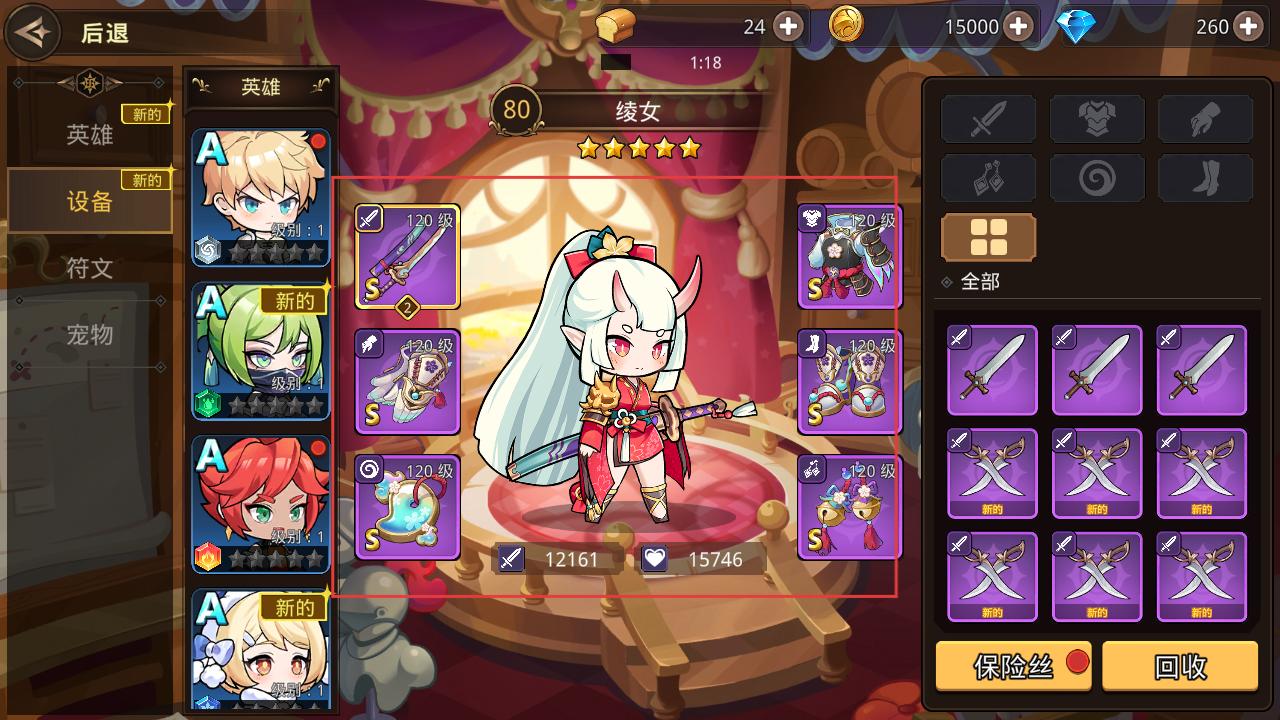This screenshot has height=720, width=1280.
Task: Open the 宠物 pet tab
Action: click(x=90, y=334)
